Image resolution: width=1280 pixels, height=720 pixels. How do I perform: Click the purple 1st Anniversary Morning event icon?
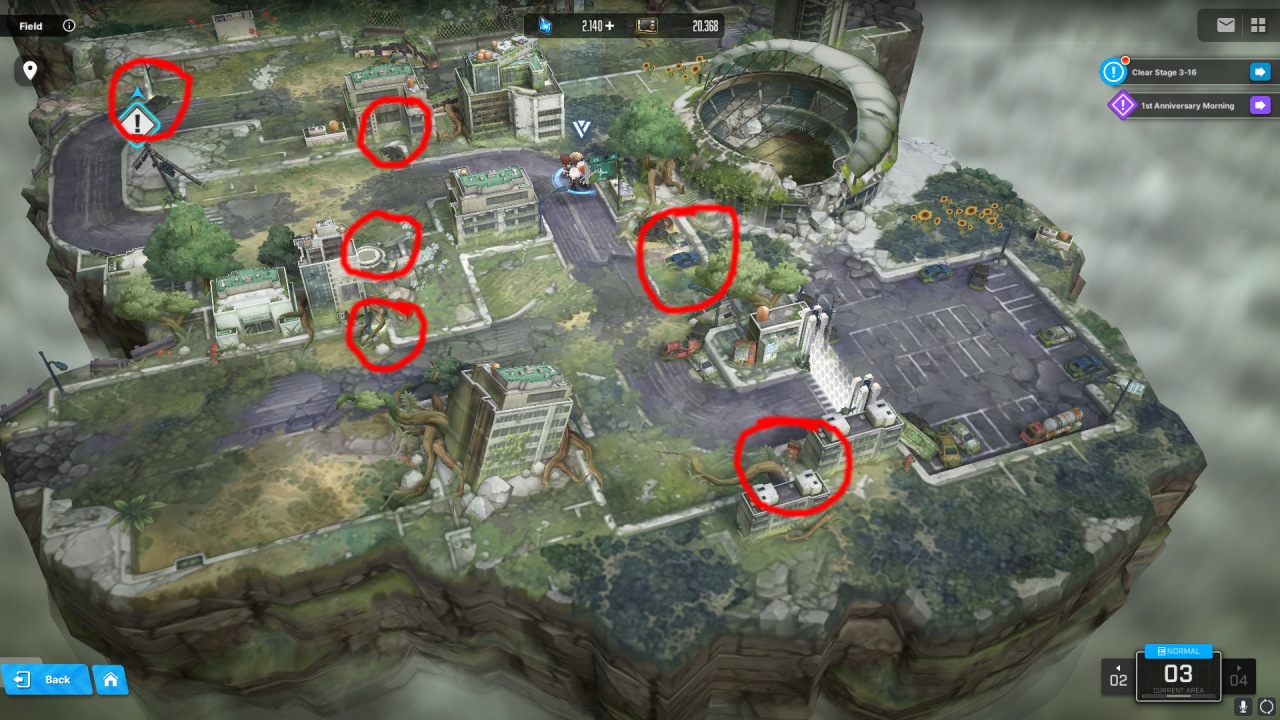[1121, 105]
